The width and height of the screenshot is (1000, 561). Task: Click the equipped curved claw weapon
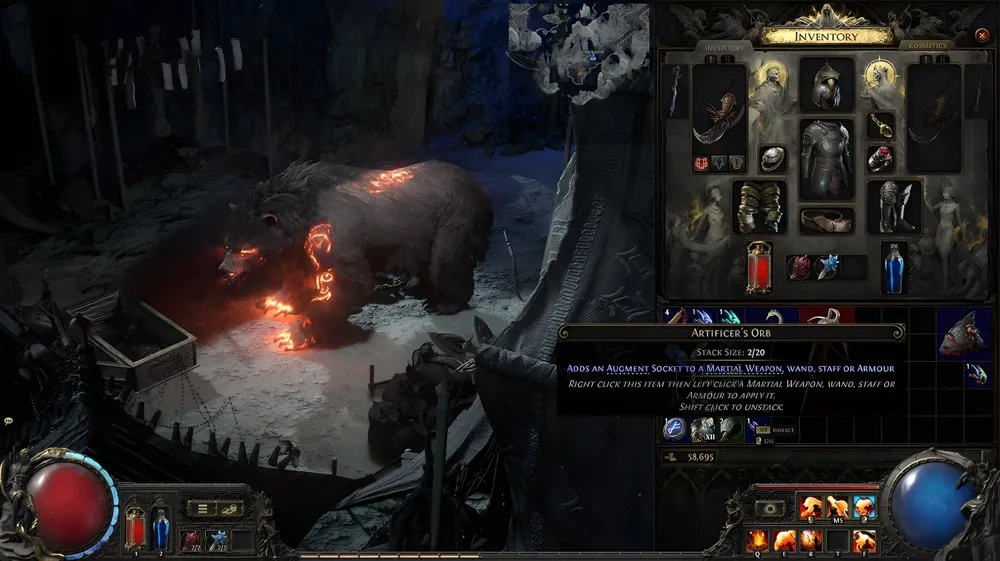720,118
